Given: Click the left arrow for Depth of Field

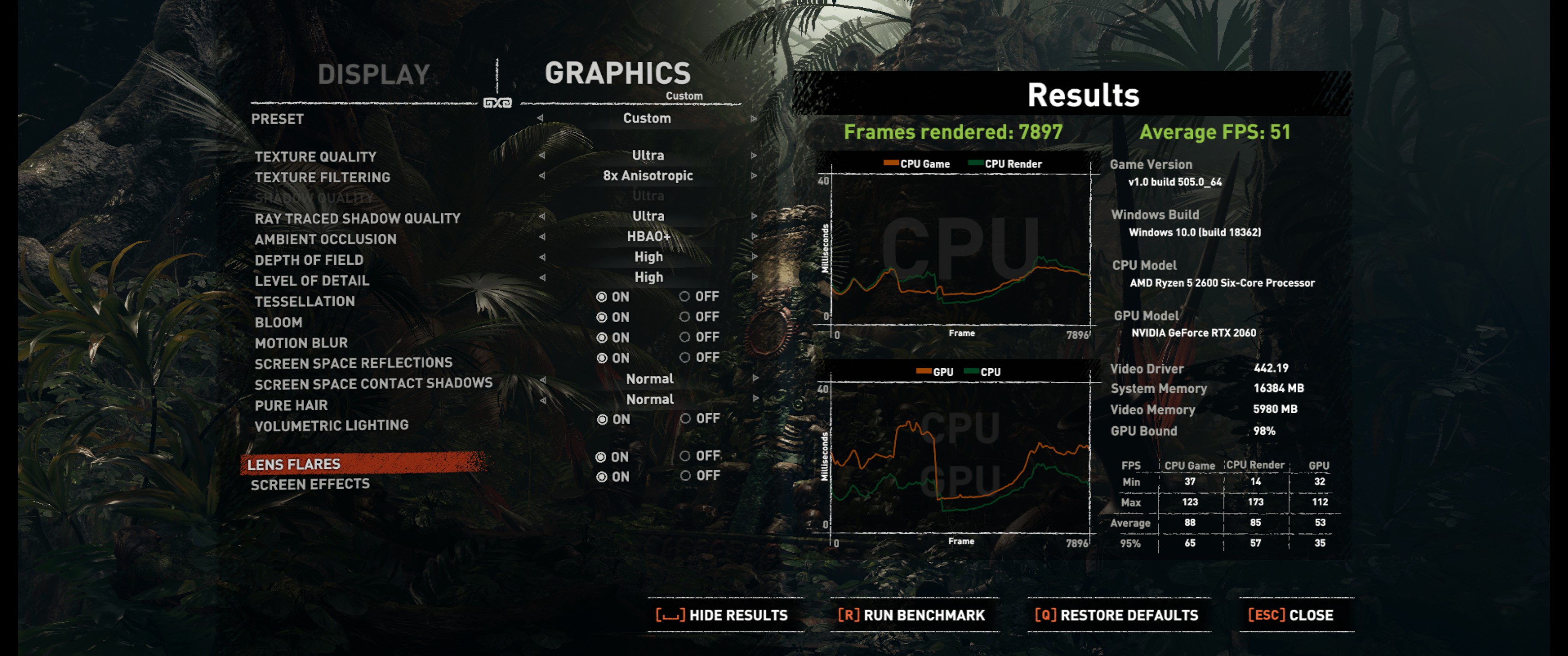Looking at the screenshot, I should [541, 257].
